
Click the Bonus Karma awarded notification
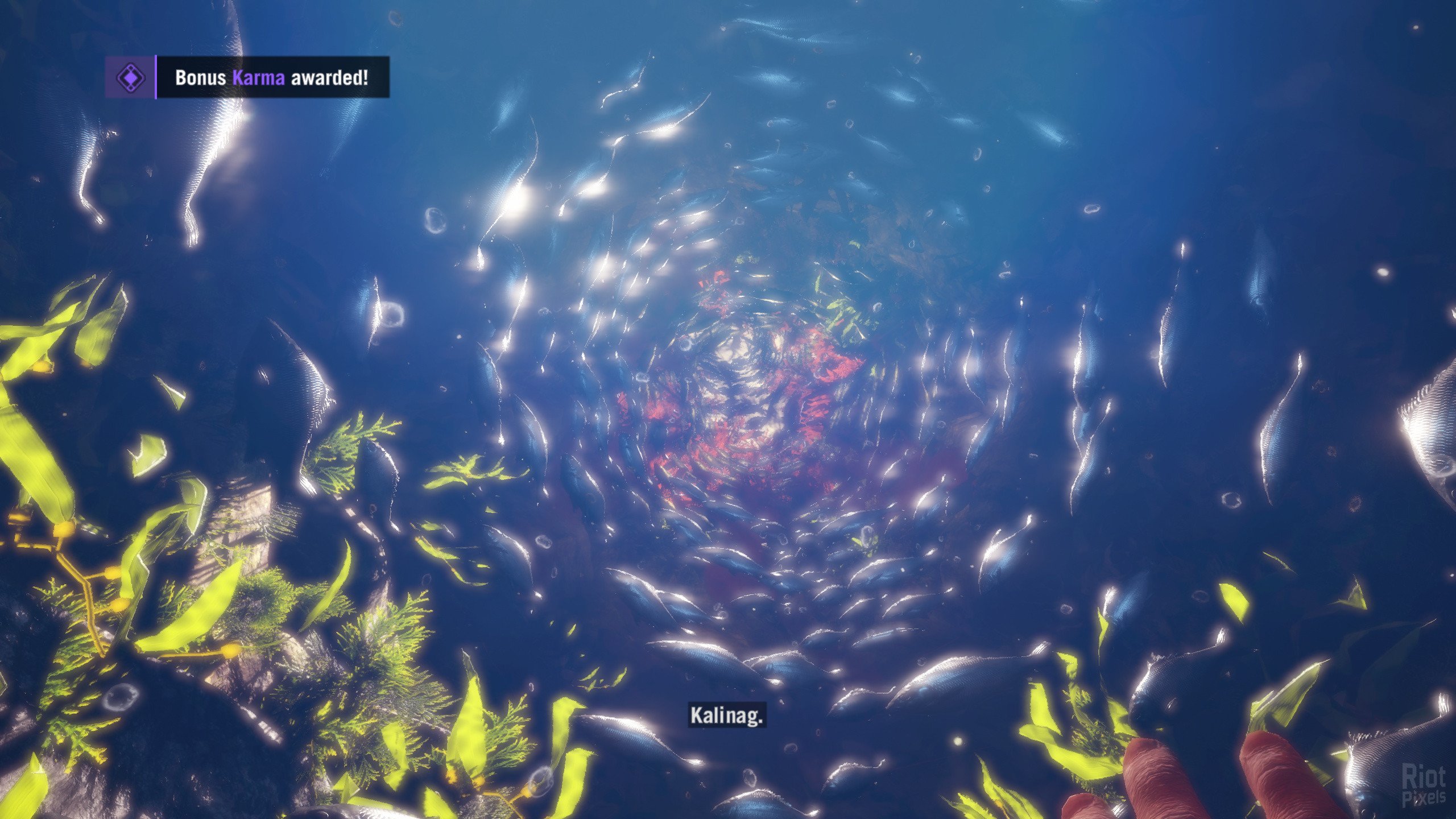[272, 77]
